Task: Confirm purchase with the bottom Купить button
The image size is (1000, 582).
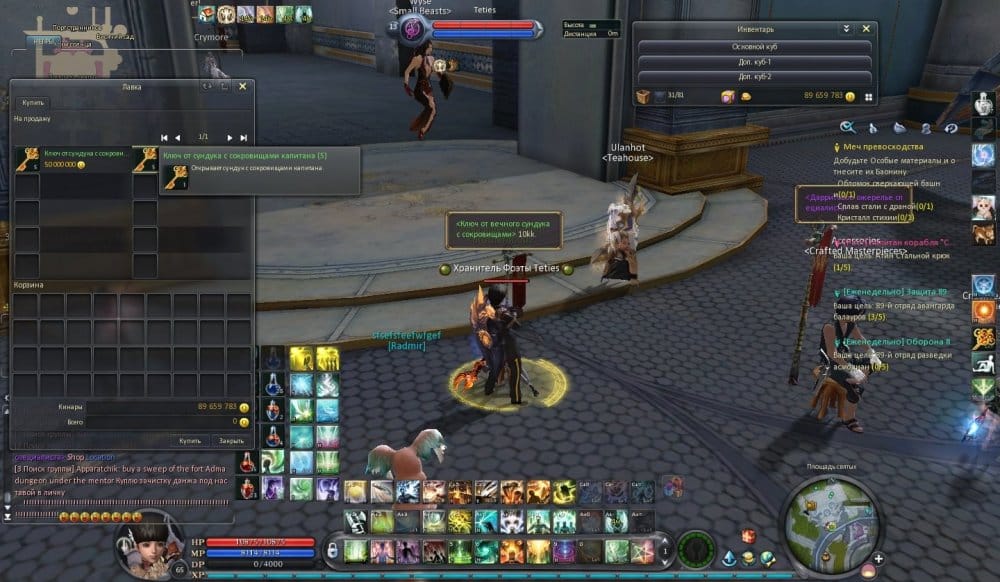Action: click(x=189, y=440)
